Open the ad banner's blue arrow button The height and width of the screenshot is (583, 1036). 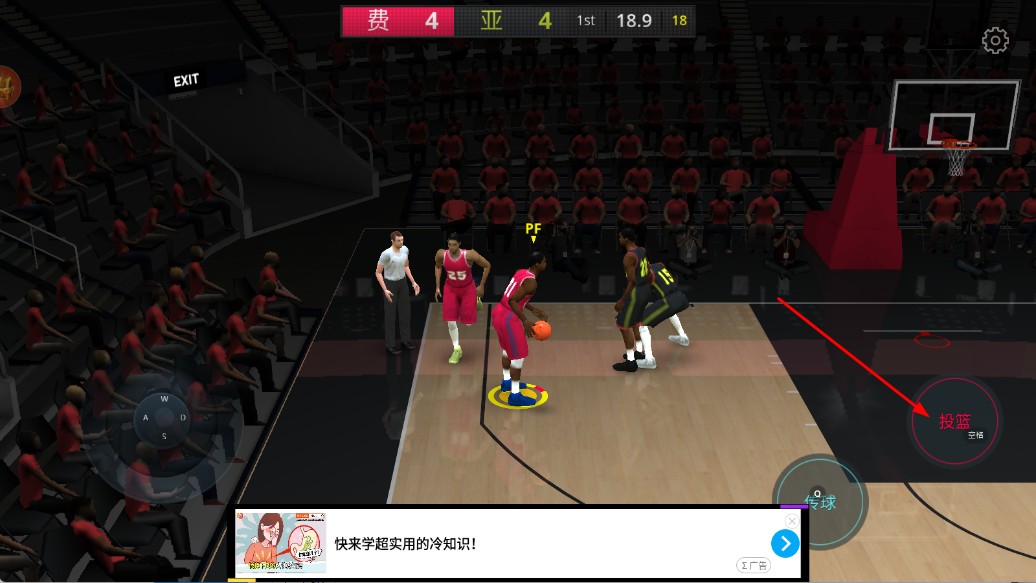[785, 543]
